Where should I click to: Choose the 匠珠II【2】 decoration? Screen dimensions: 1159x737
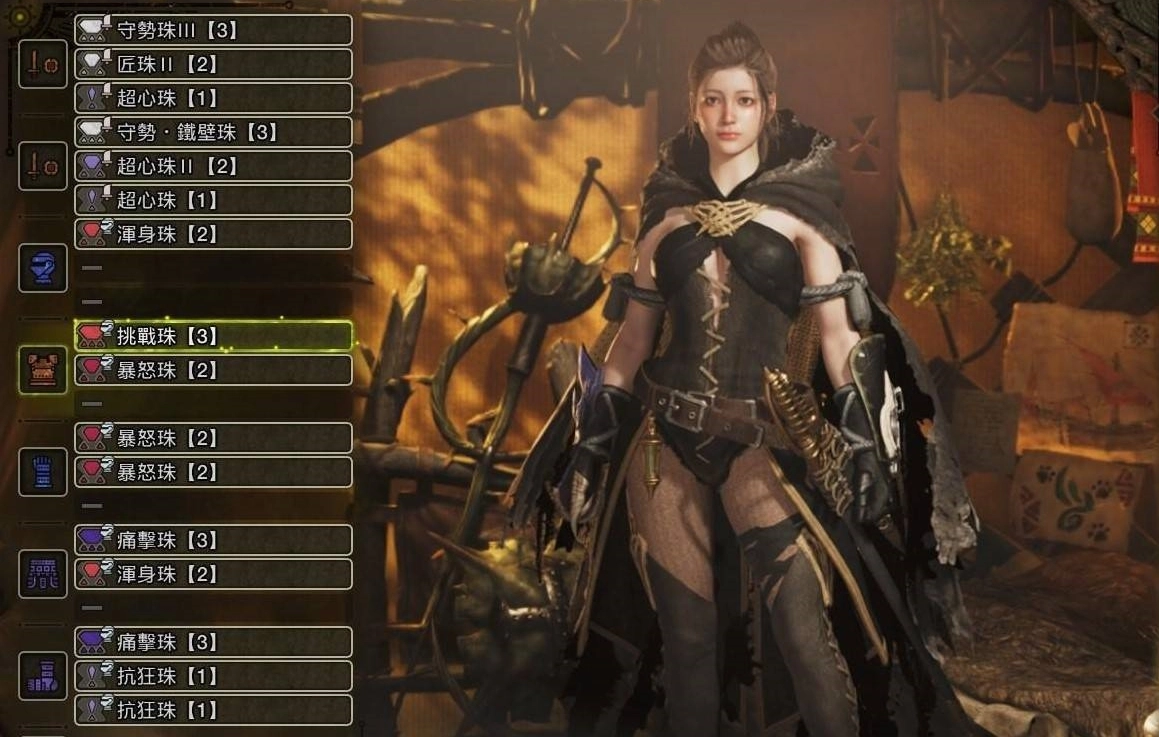(x=213, y=64)
